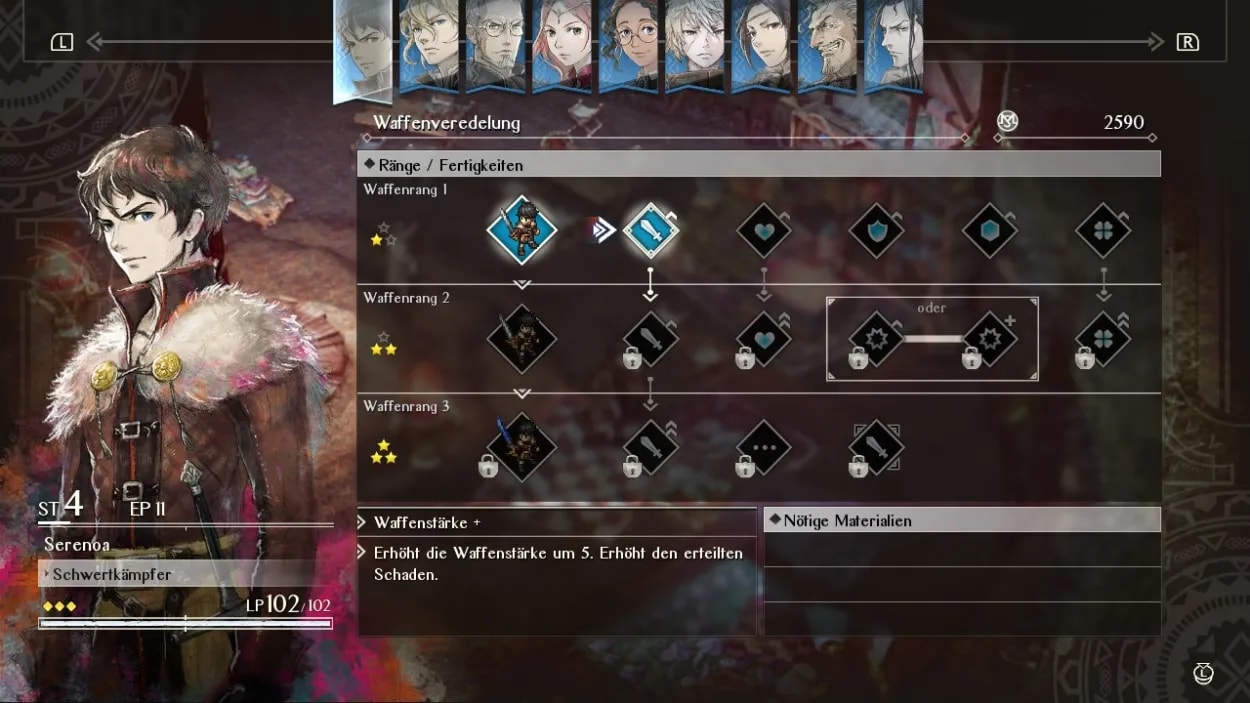Select the Waffenrang 2 character sprite node

pos(521,339)
